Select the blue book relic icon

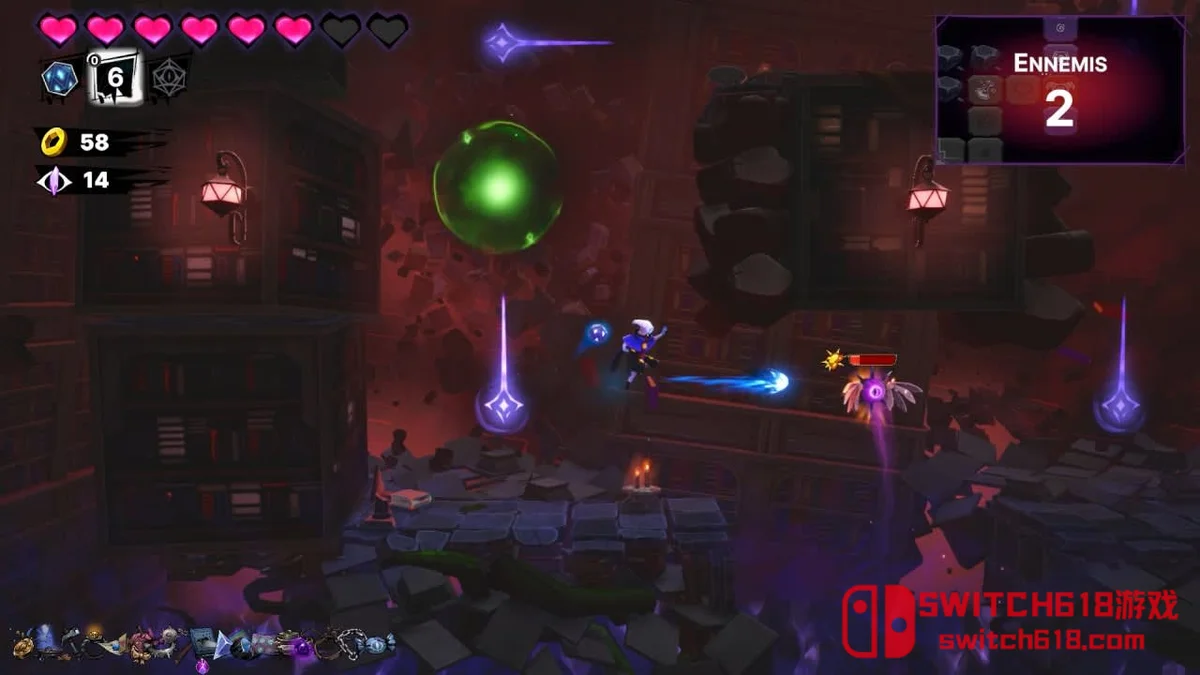203,642
